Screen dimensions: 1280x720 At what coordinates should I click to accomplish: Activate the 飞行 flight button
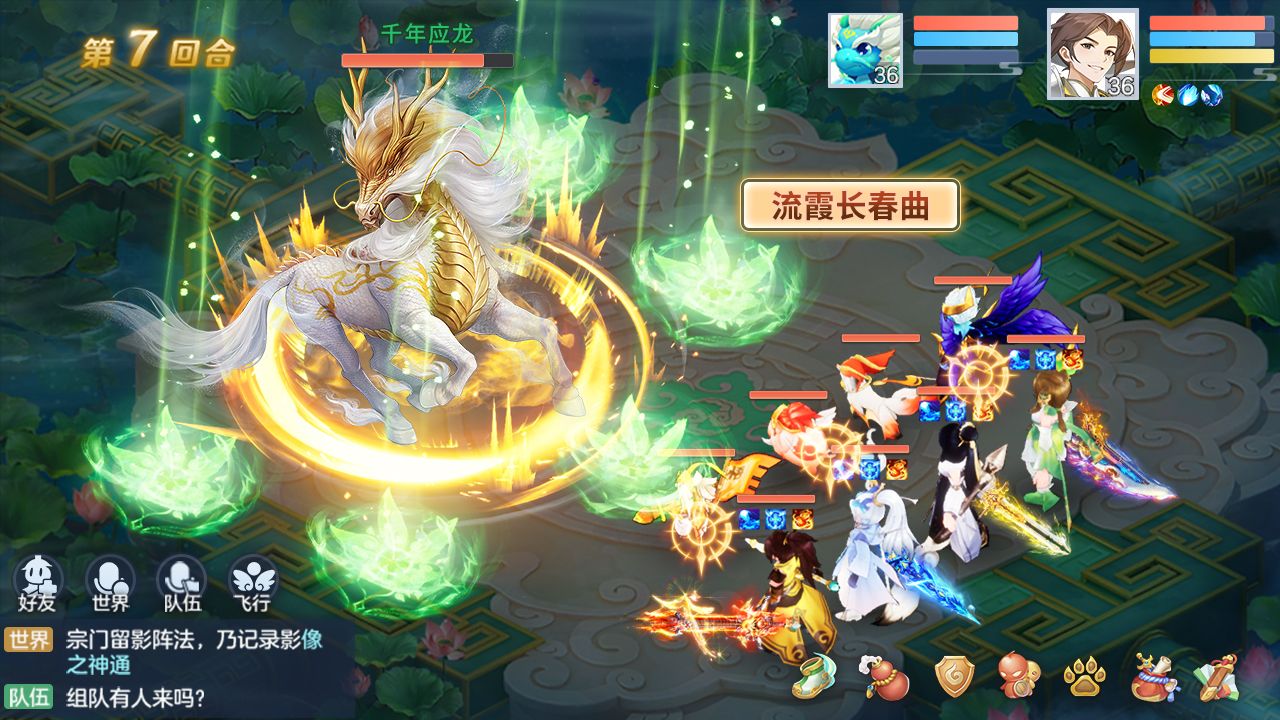coord(253,581)
